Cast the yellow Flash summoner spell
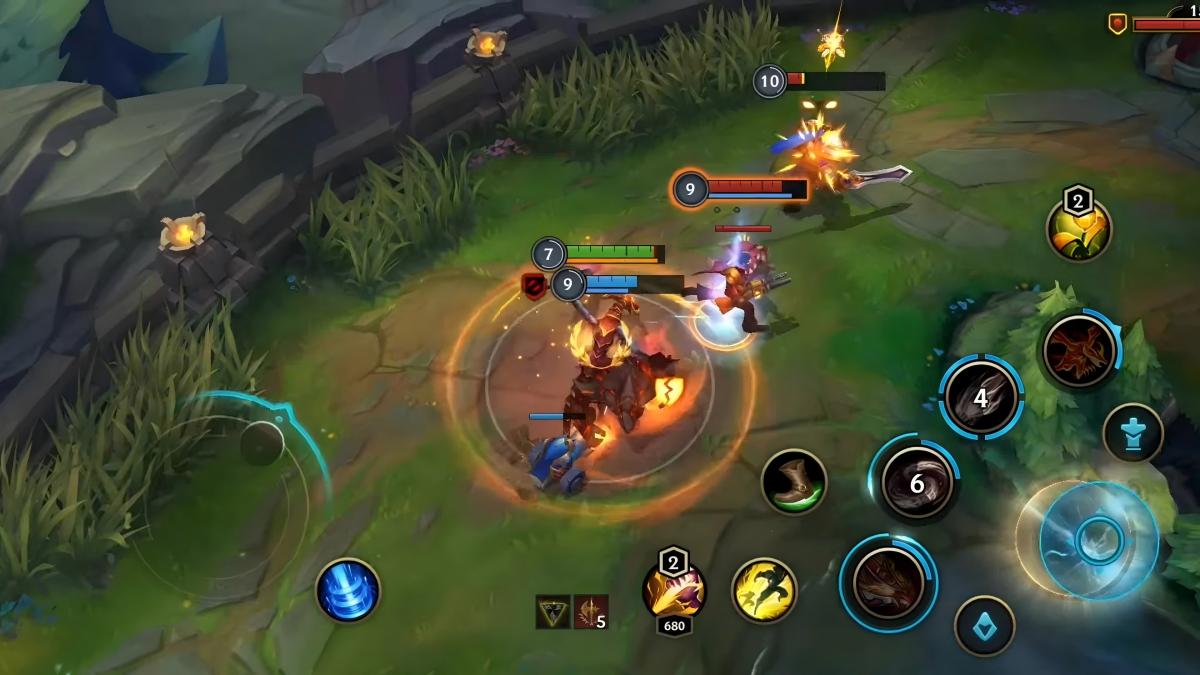Viewport: 1200px width, 675px height. (764, 590)
